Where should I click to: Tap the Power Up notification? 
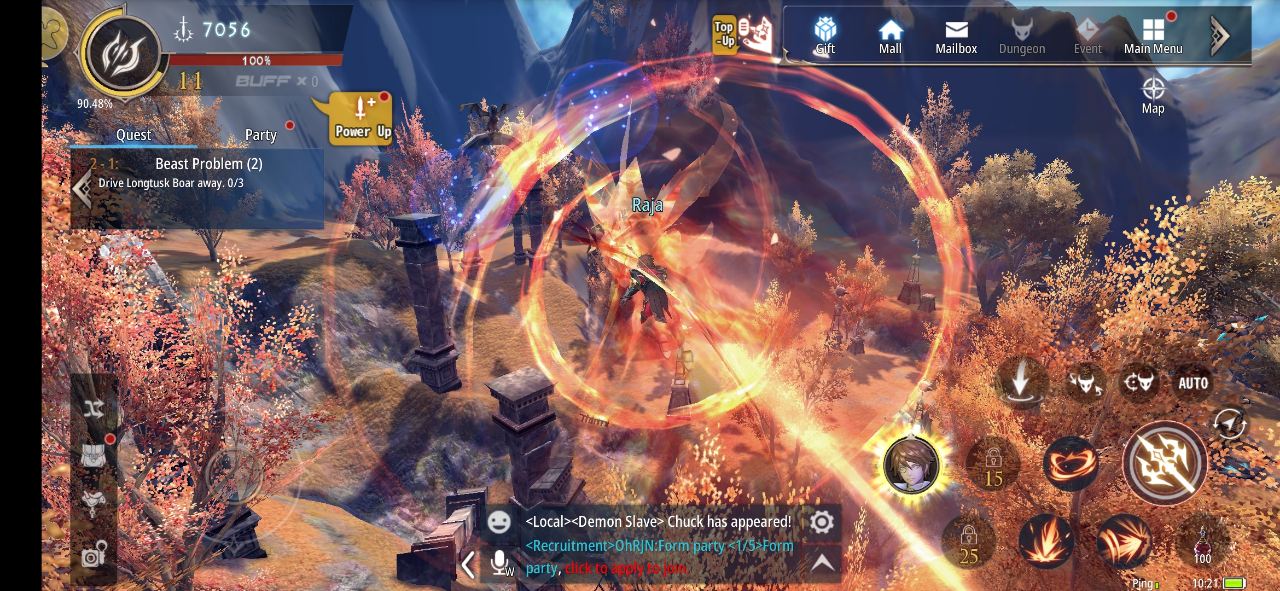pos(362,118)
